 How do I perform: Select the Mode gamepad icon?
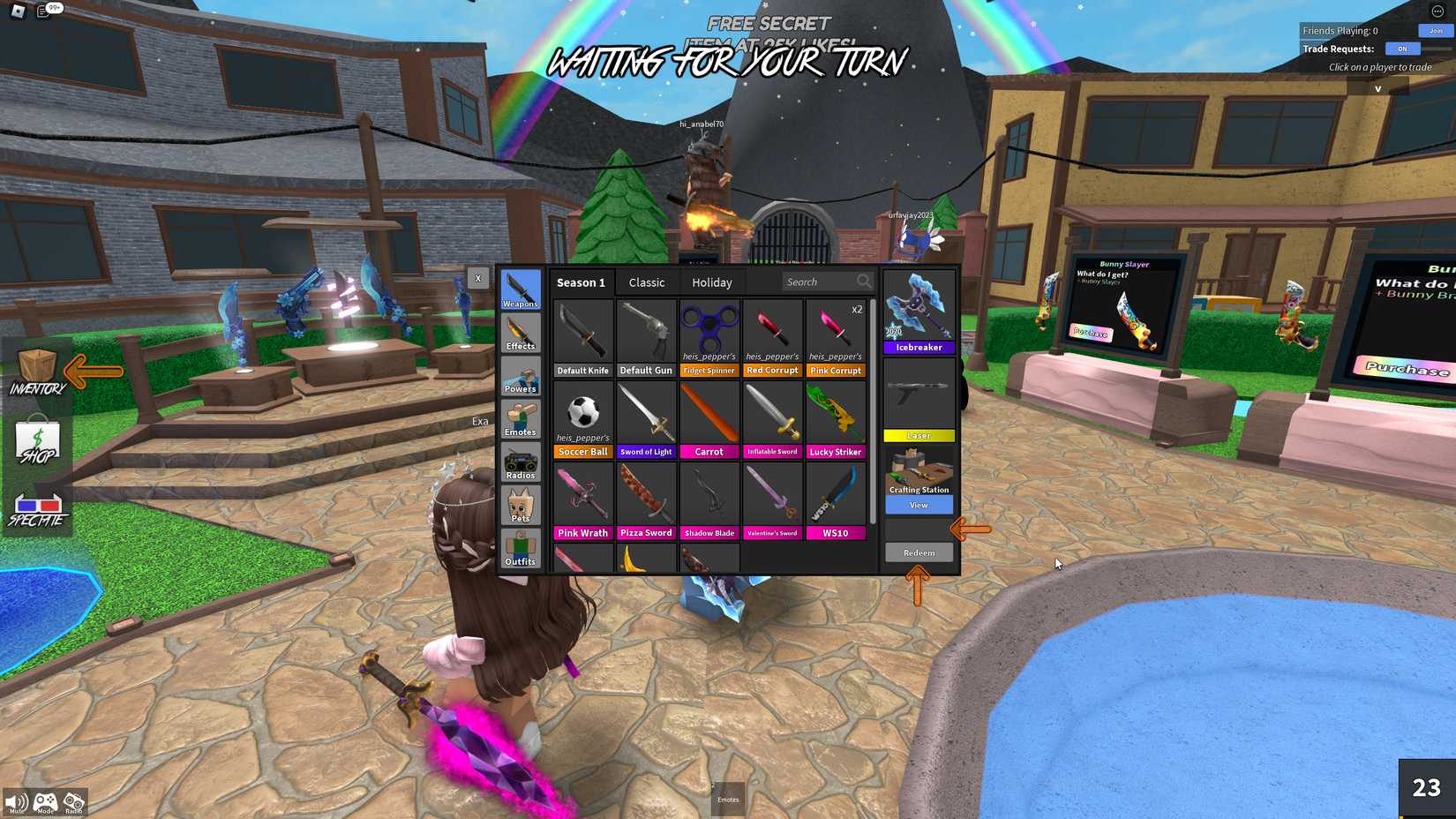coord(44,799)
